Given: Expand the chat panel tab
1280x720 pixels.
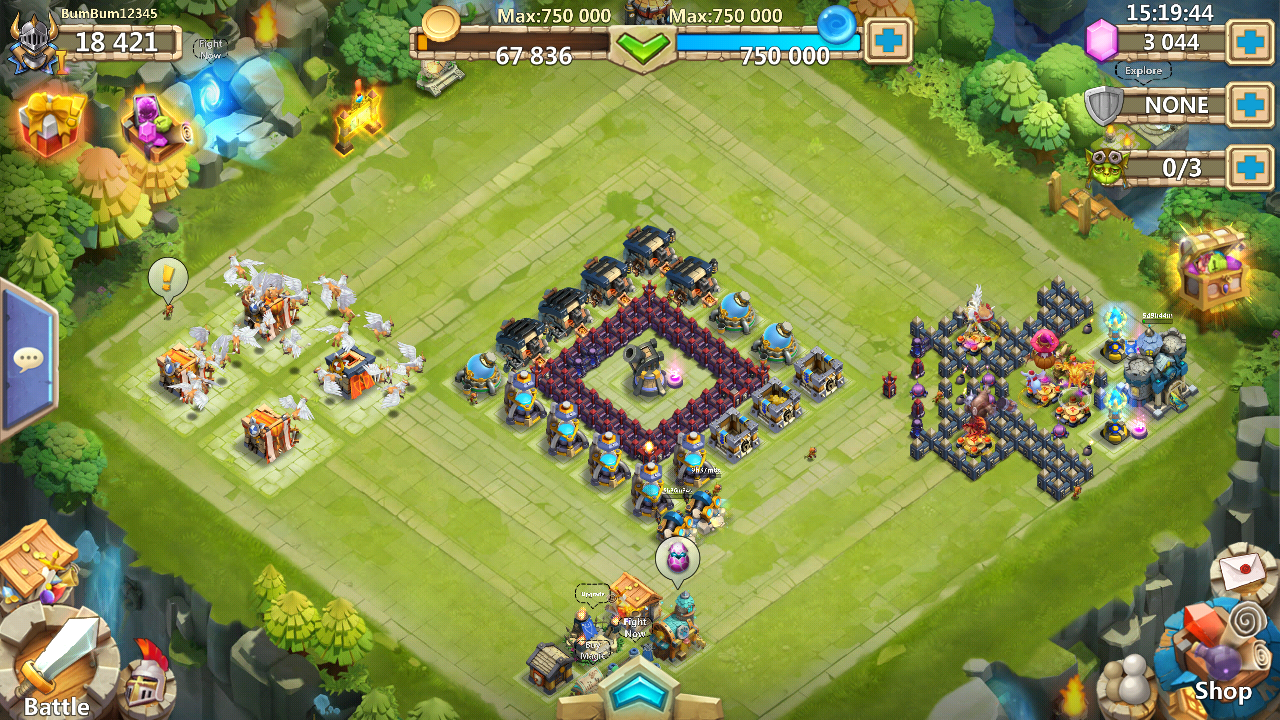Looking at the screenshot, I should tap(26, 359).
